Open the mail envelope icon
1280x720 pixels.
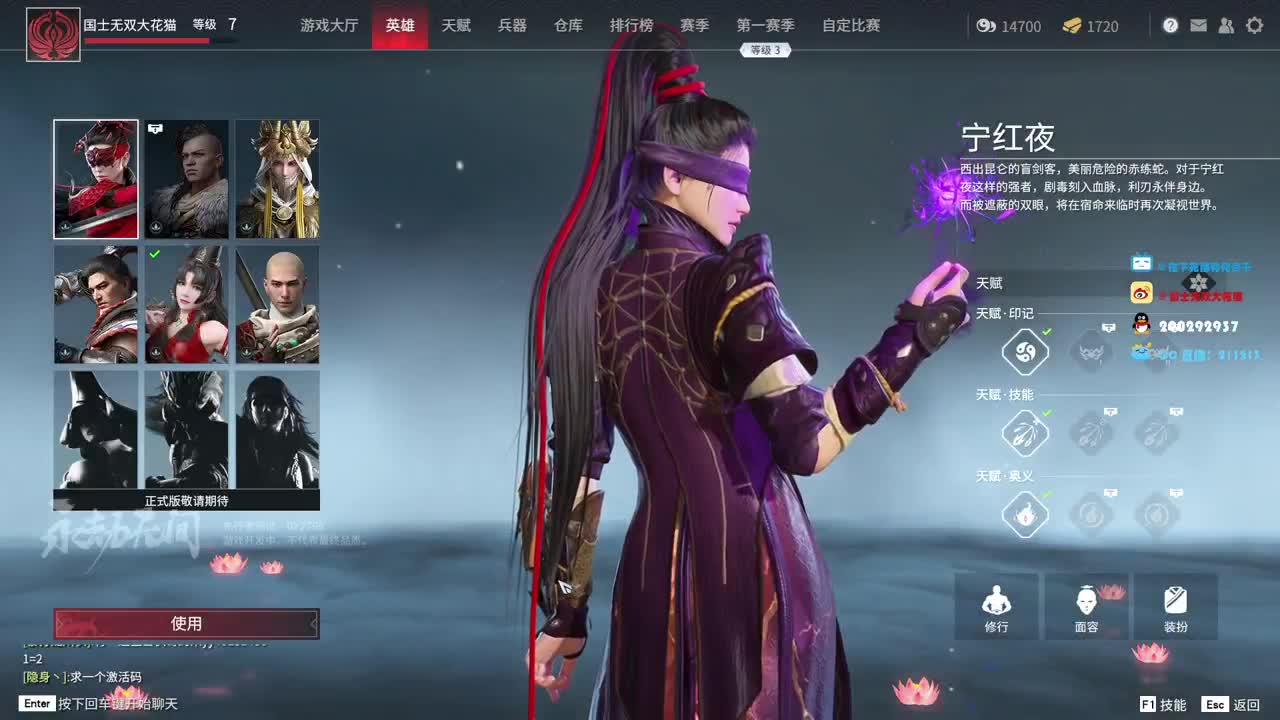(1199, 25)
